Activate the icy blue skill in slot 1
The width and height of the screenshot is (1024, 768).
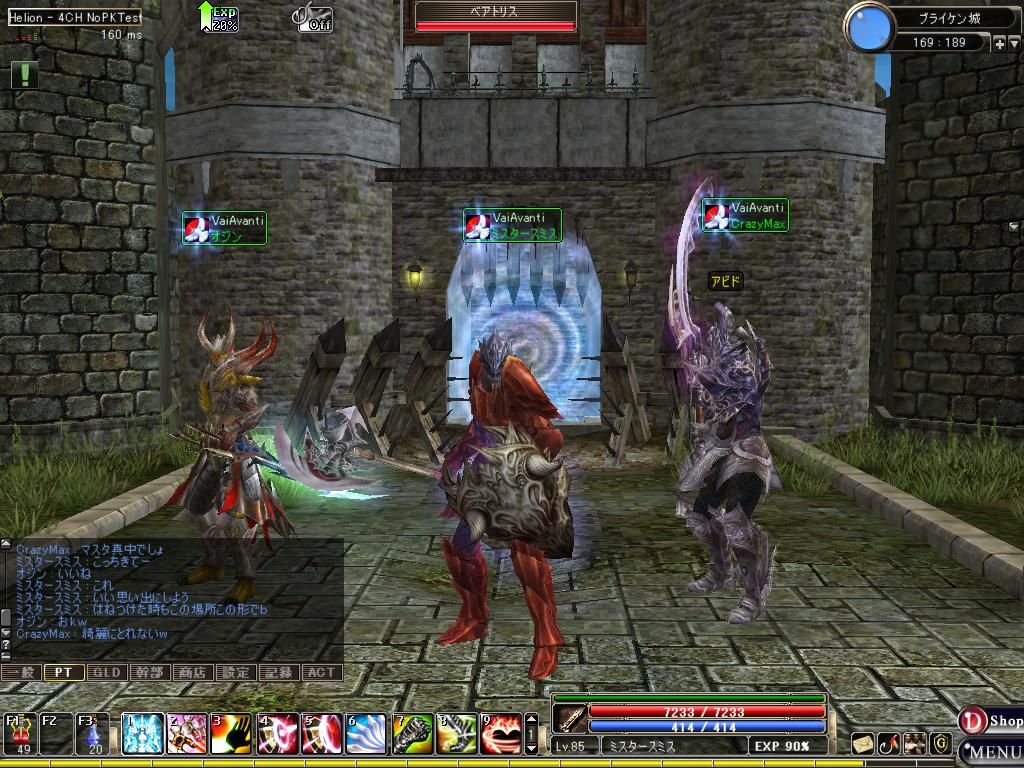pyautogui.click(x=143, y=734)
